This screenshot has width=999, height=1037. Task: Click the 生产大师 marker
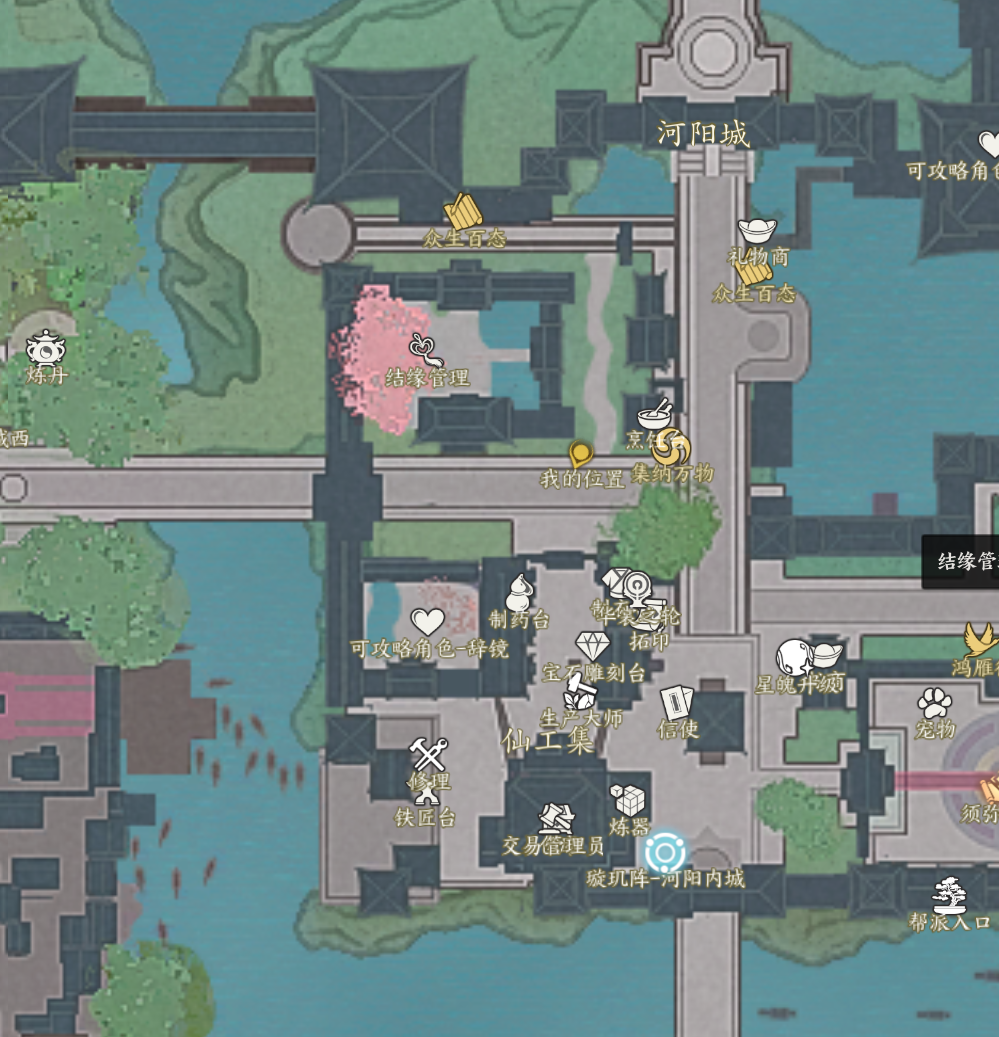point(580,691)
